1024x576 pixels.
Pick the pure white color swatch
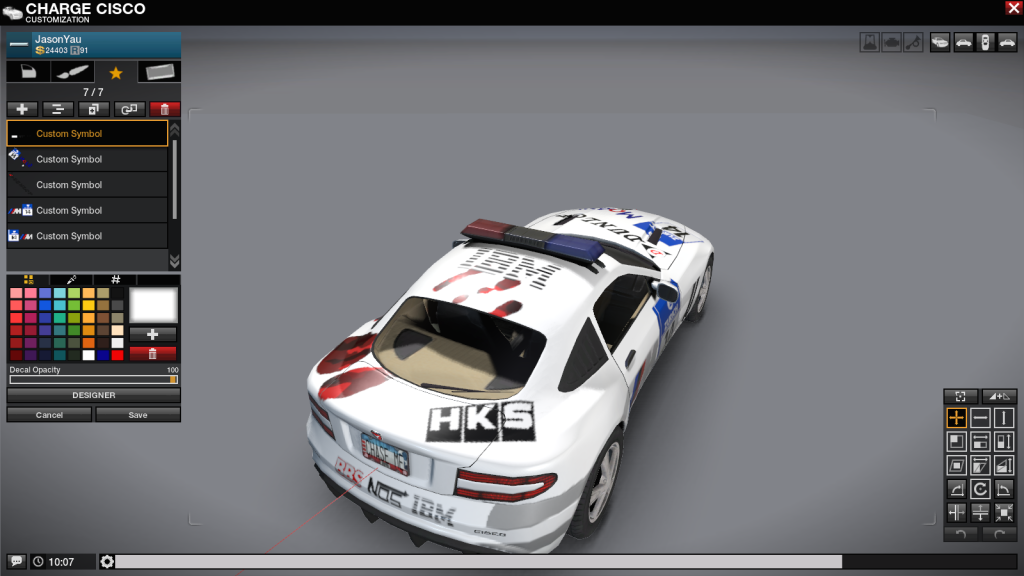[x=89, y=355]
